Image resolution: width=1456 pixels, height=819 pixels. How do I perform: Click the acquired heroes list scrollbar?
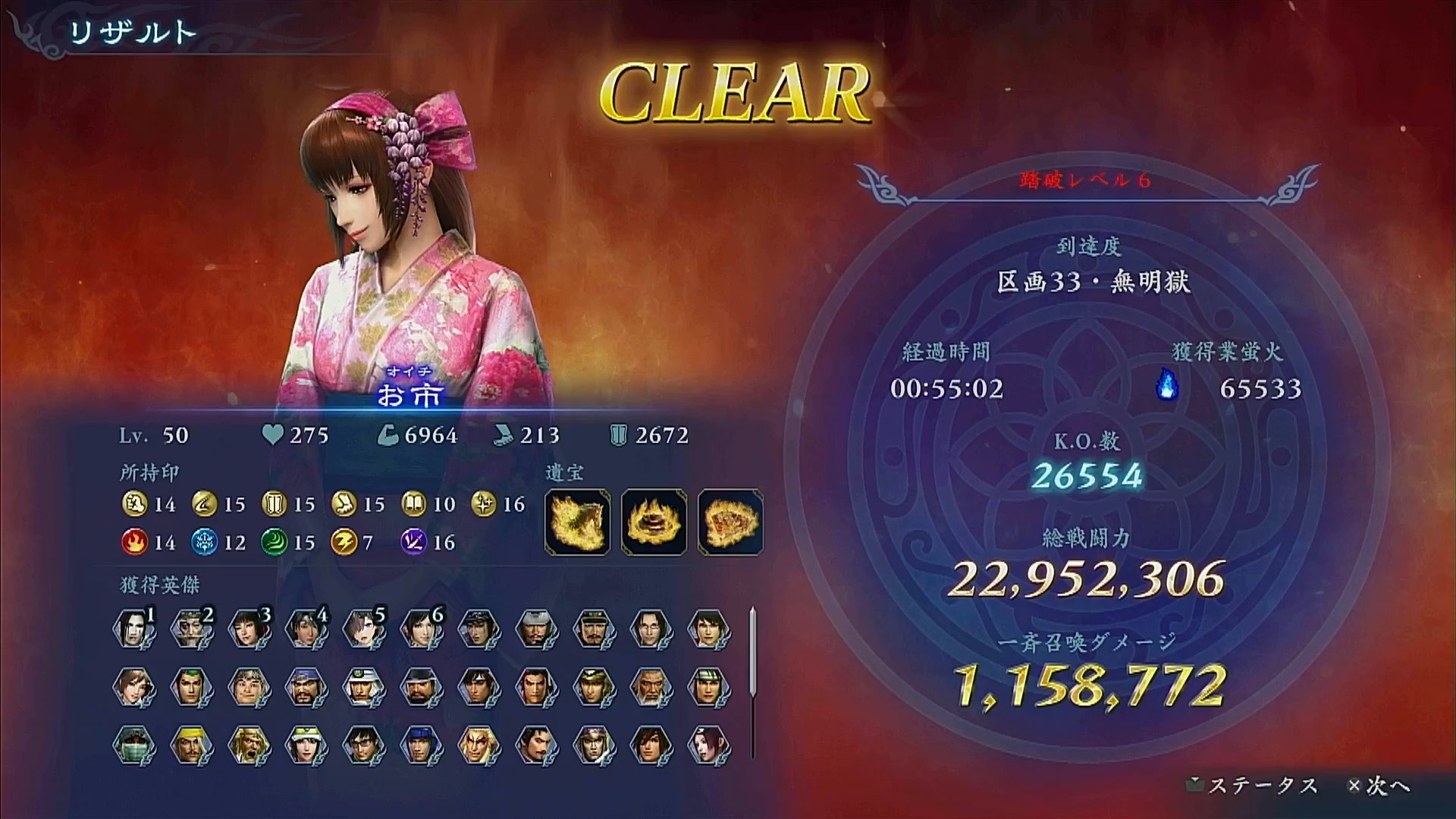pyautogui.click(x=752, y=652)
